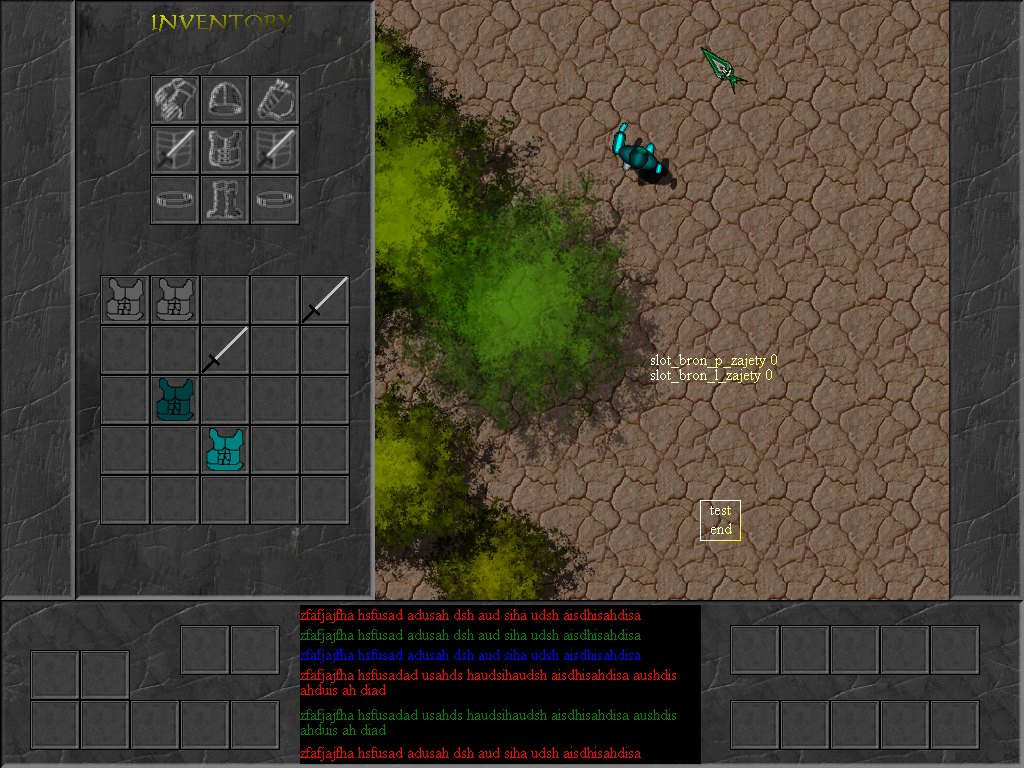This screenshot has height=768, width=1024.
Task: Click the chat message log
Action: tap(500, 684)
